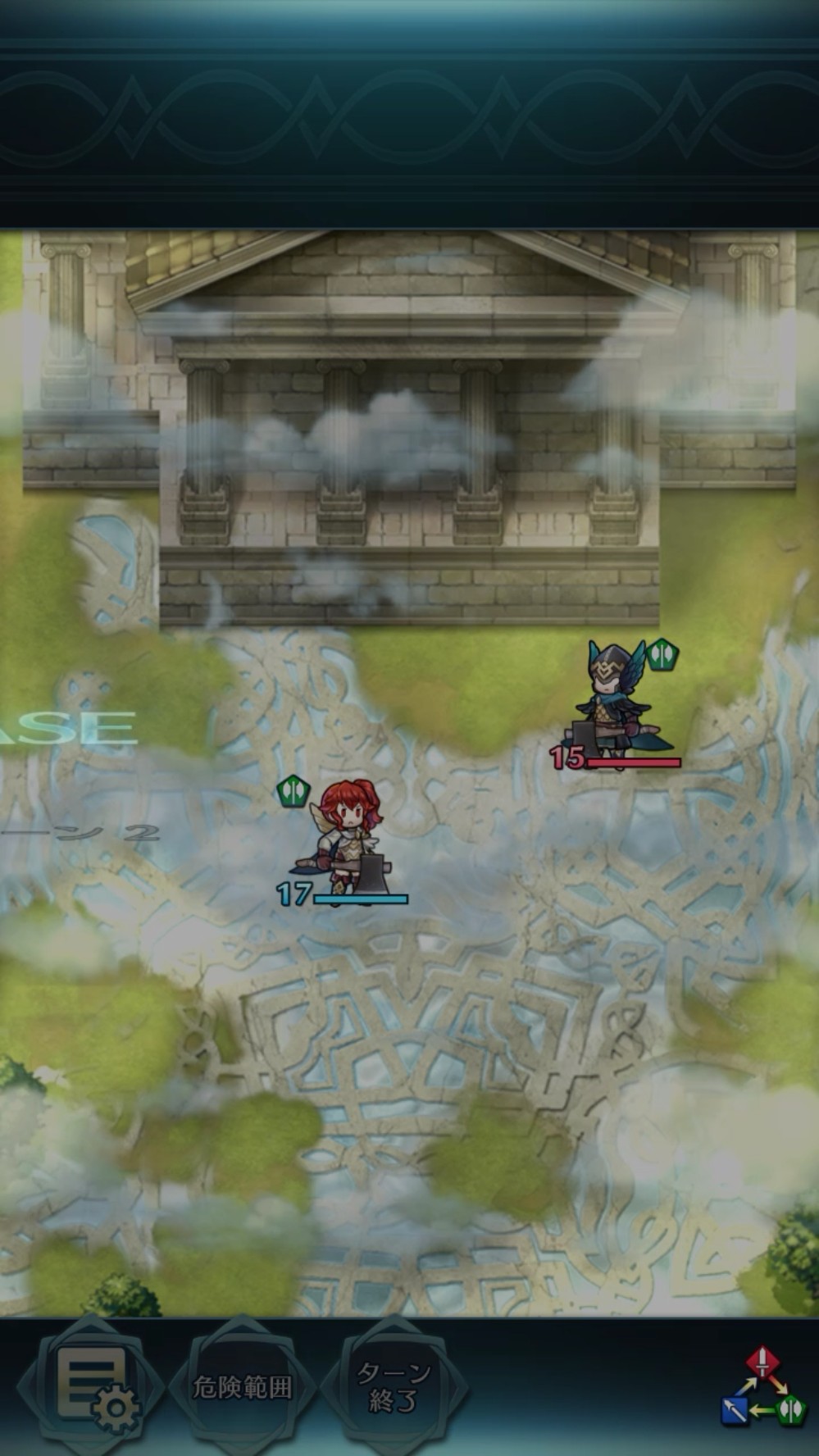The width and height of the screenshot is (819, 1456).
Task: Toggle the 危険範囲 danger area button
Action: coord(243,1387)
